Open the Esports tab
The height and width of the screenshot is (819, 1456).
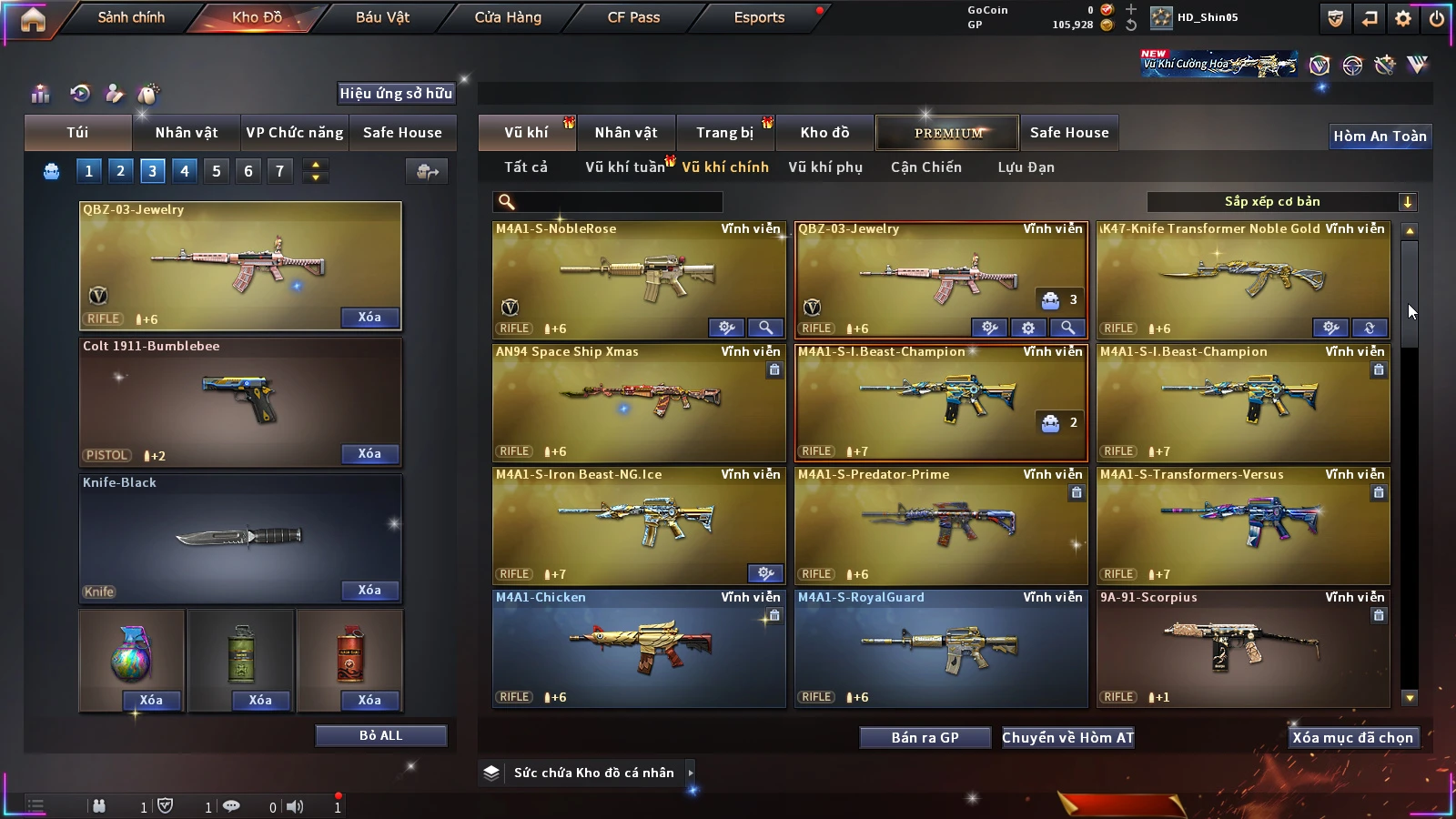click(x=759, y=17)
